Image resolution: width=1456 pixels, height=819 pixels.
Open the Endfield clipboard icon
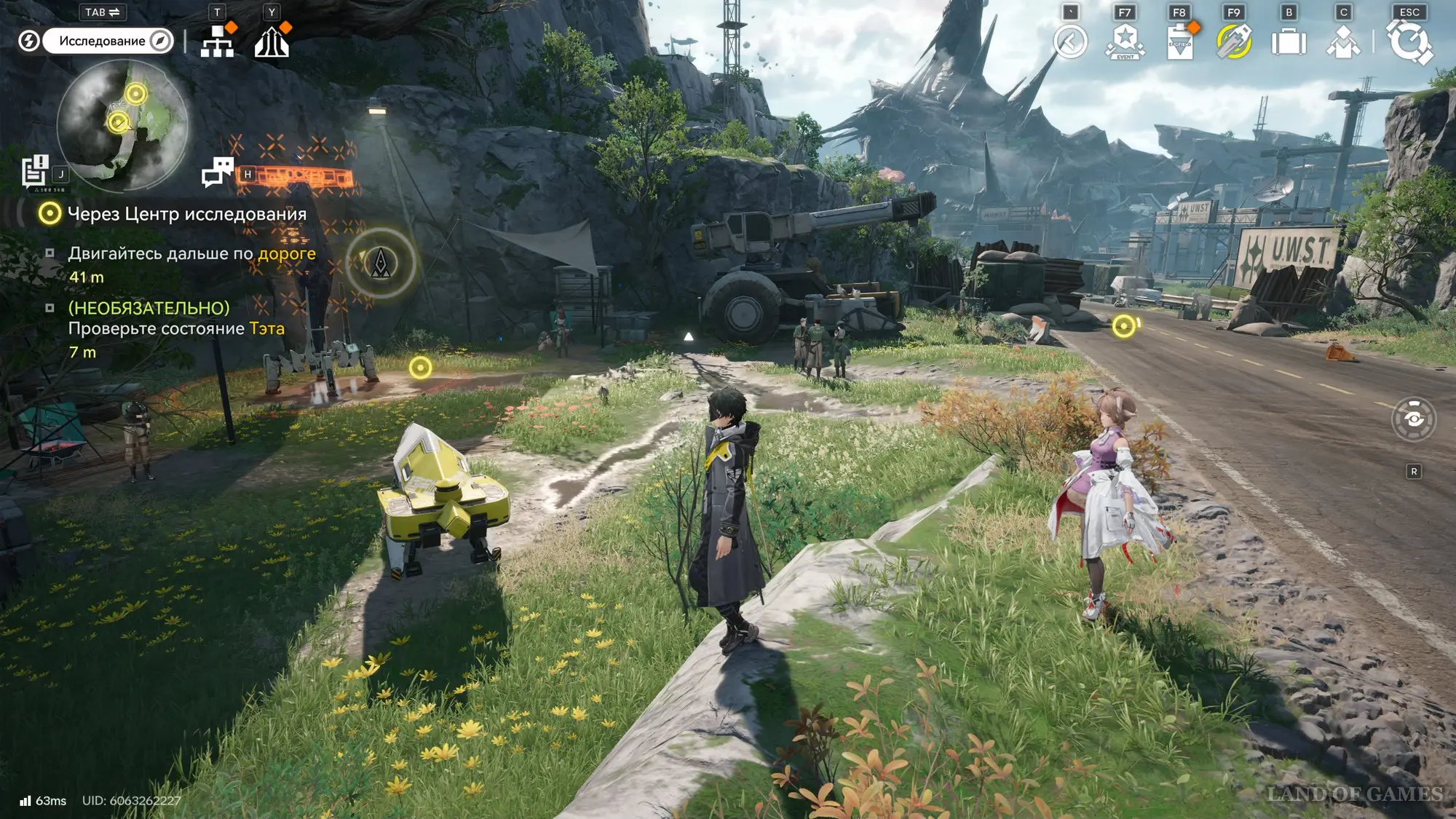[x=1179, y=42]
